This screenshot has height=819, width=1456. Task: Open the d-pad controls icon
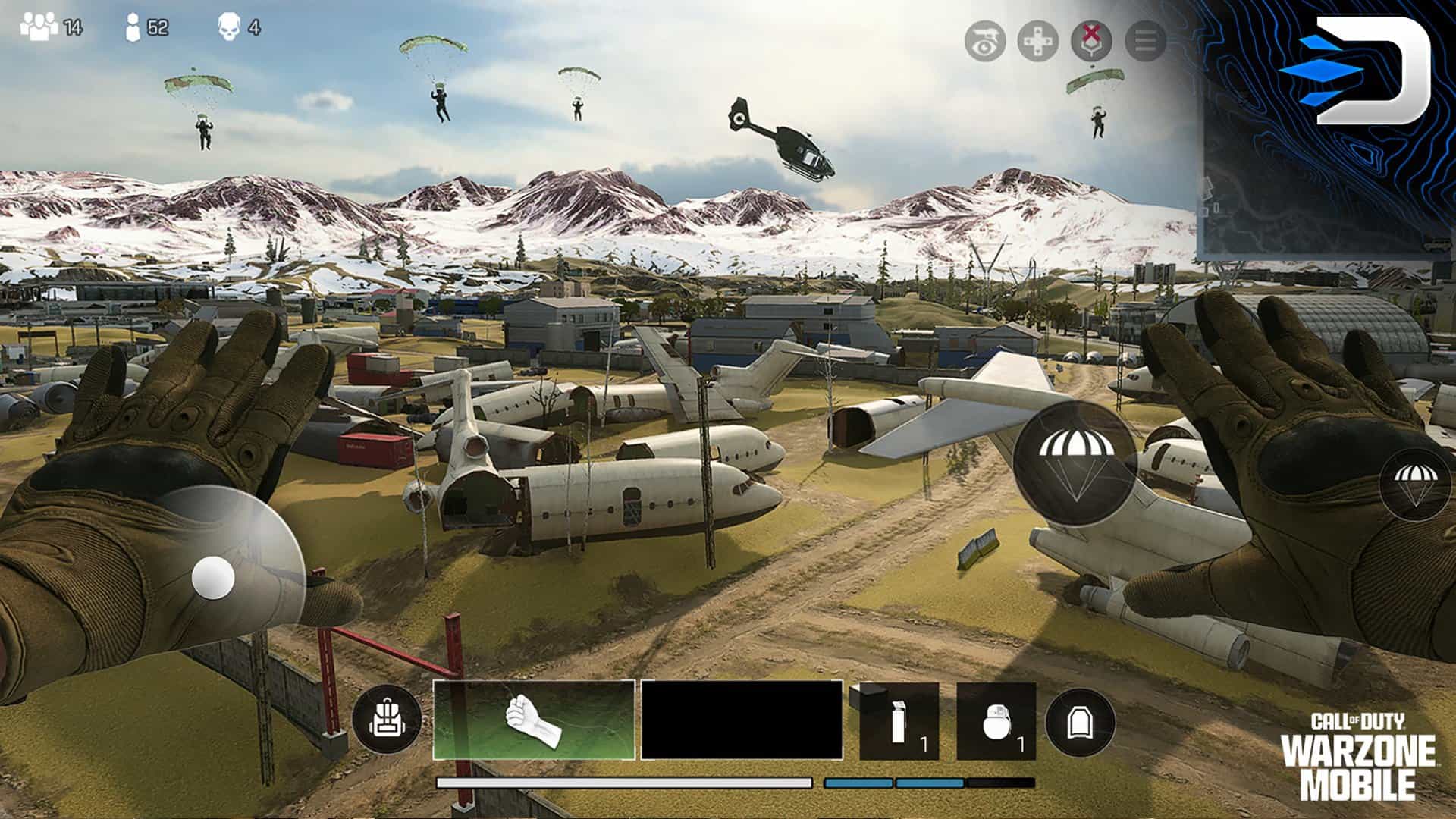click(1037, 41)
